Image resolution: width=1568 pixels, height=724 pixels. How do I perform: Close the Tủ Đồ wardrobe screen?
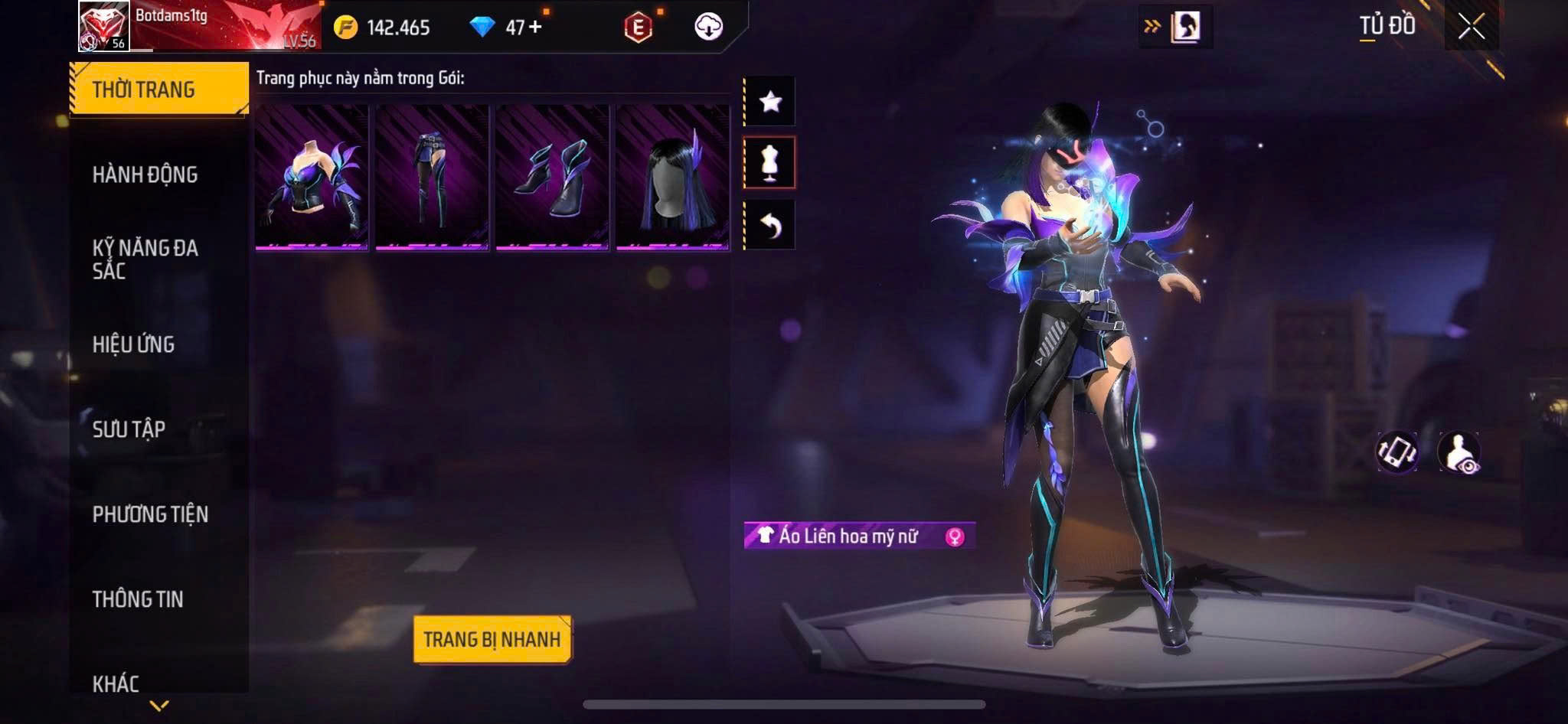(x=1471, y=27)
